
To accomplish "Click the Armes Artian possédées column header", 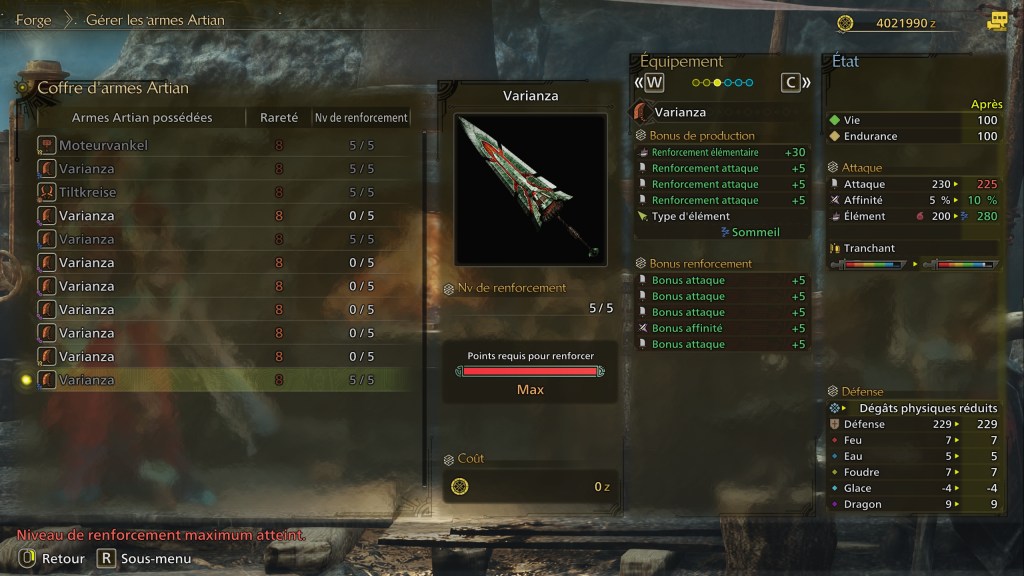I will [142, 118].
